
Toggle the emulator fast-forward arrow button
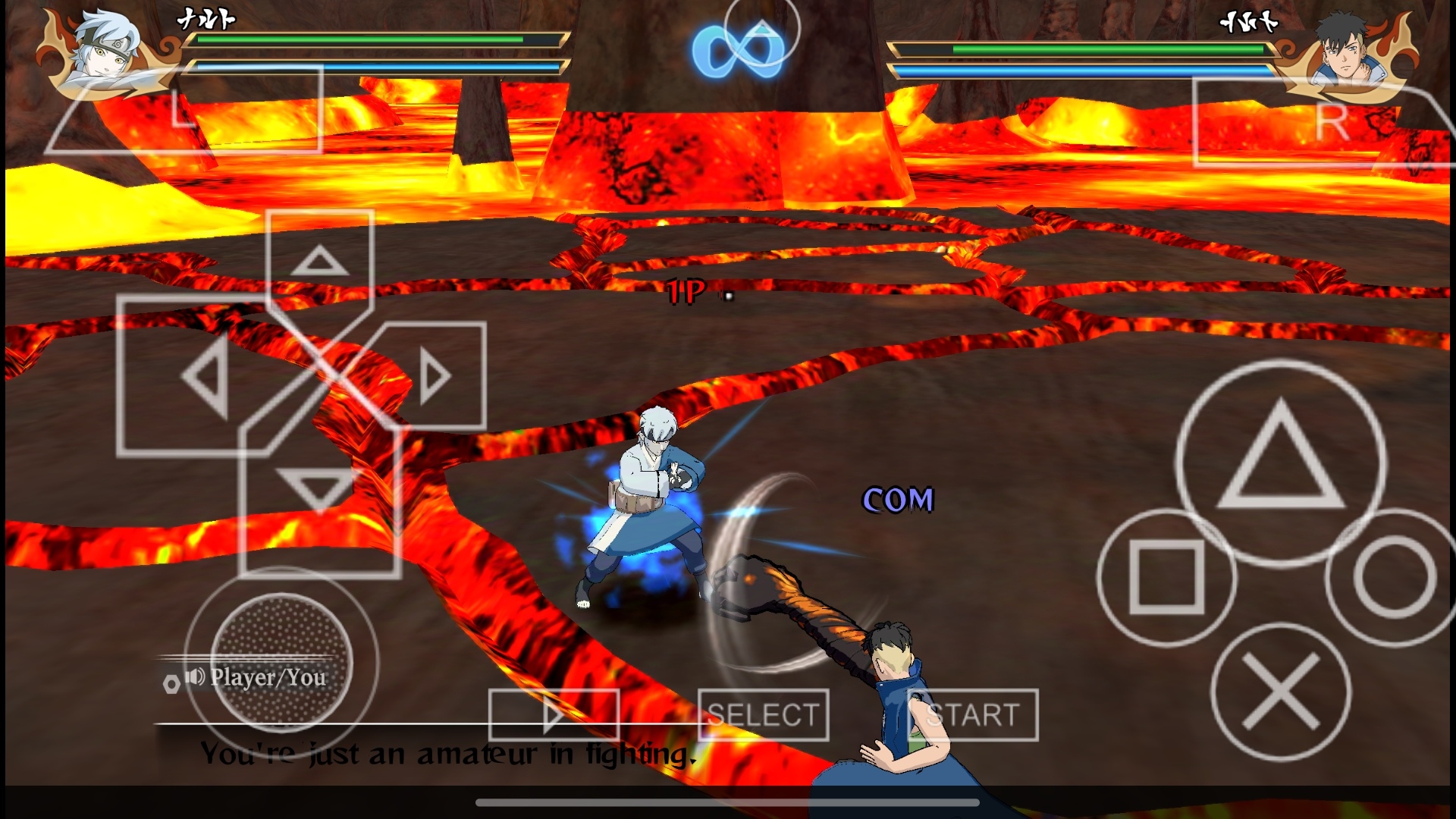(x=554, y=714)
